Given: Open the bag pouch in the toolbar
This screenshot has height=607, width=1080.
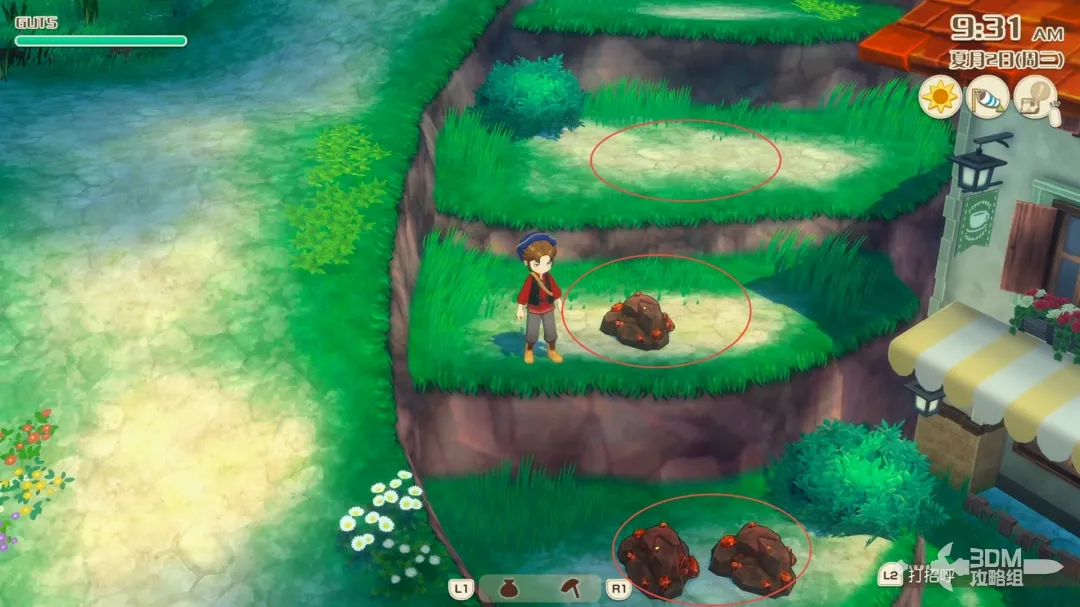Looking at the screenshot, I should tap(509, 589).
